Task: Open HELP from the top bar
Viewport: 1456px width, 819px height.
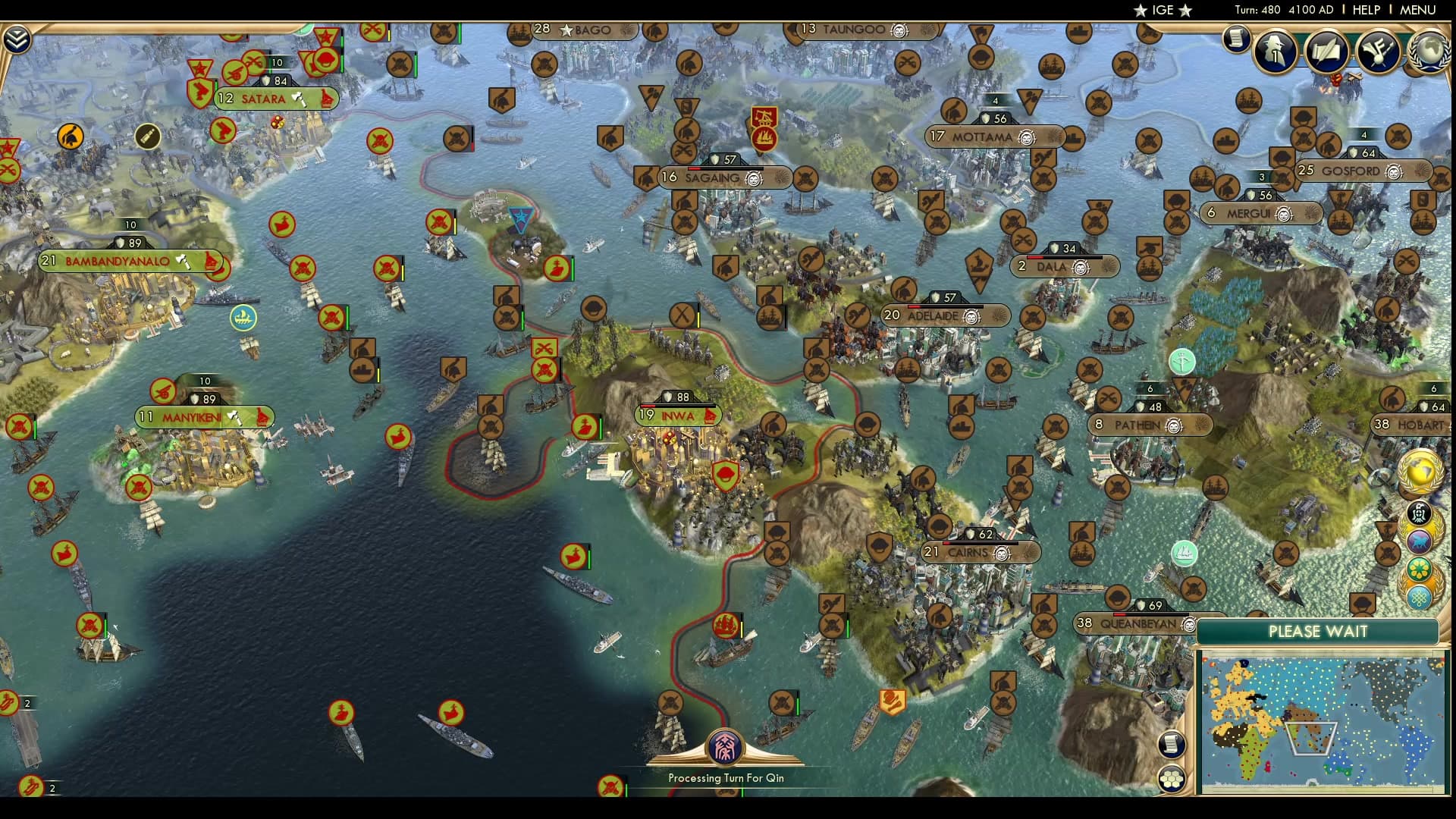Action: pyautogui.click(x=1365, y=10)
